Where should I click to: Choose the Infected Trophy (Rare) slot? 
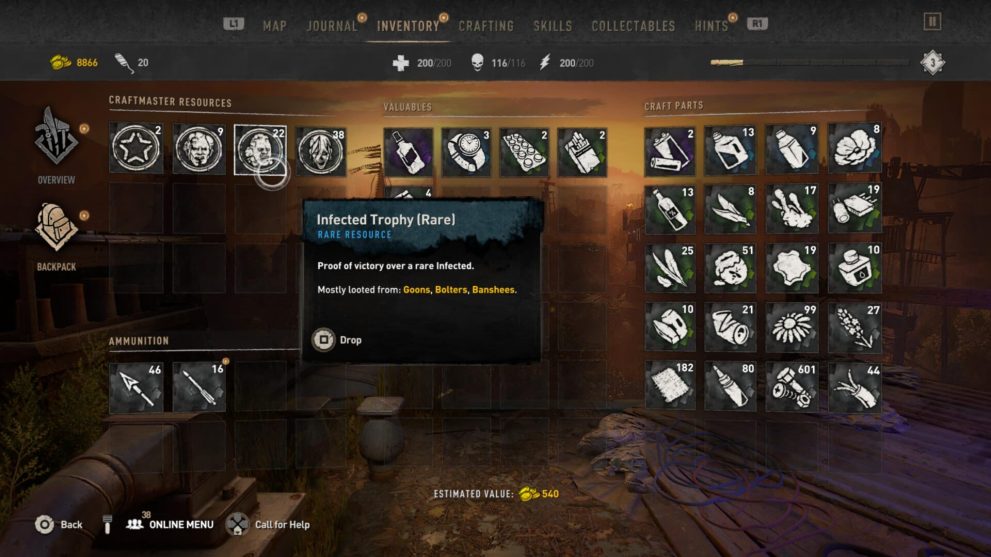tap(260, 149)
